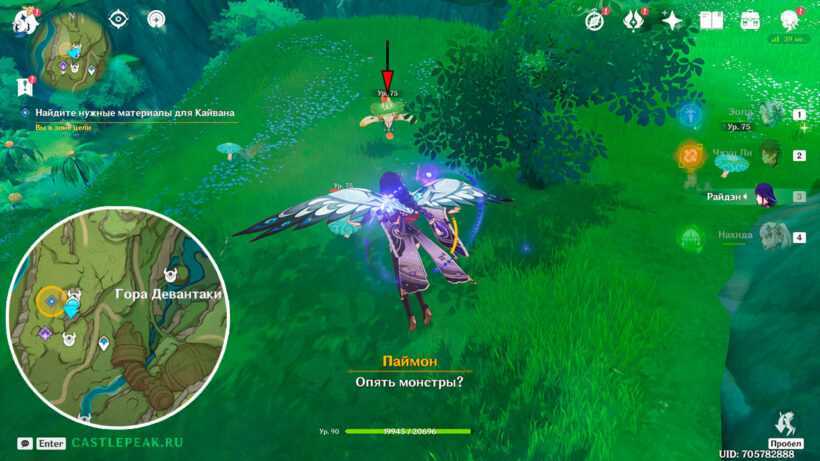Open the character face icon above the ping

click(789, 19)
